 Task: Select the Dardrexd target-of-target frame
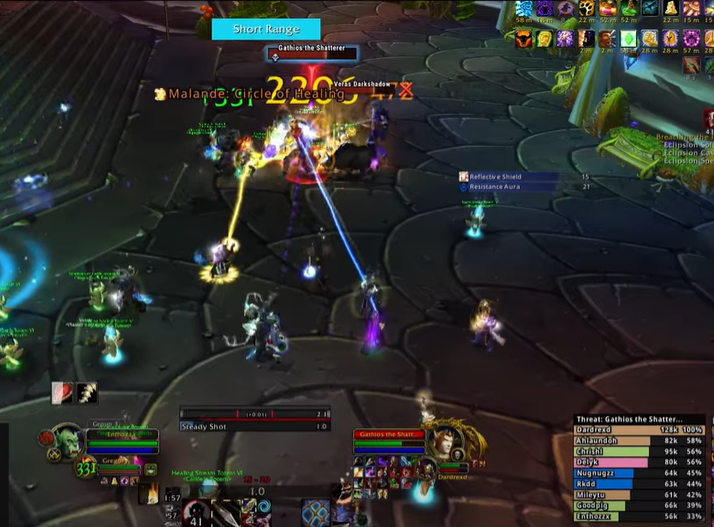452,476
